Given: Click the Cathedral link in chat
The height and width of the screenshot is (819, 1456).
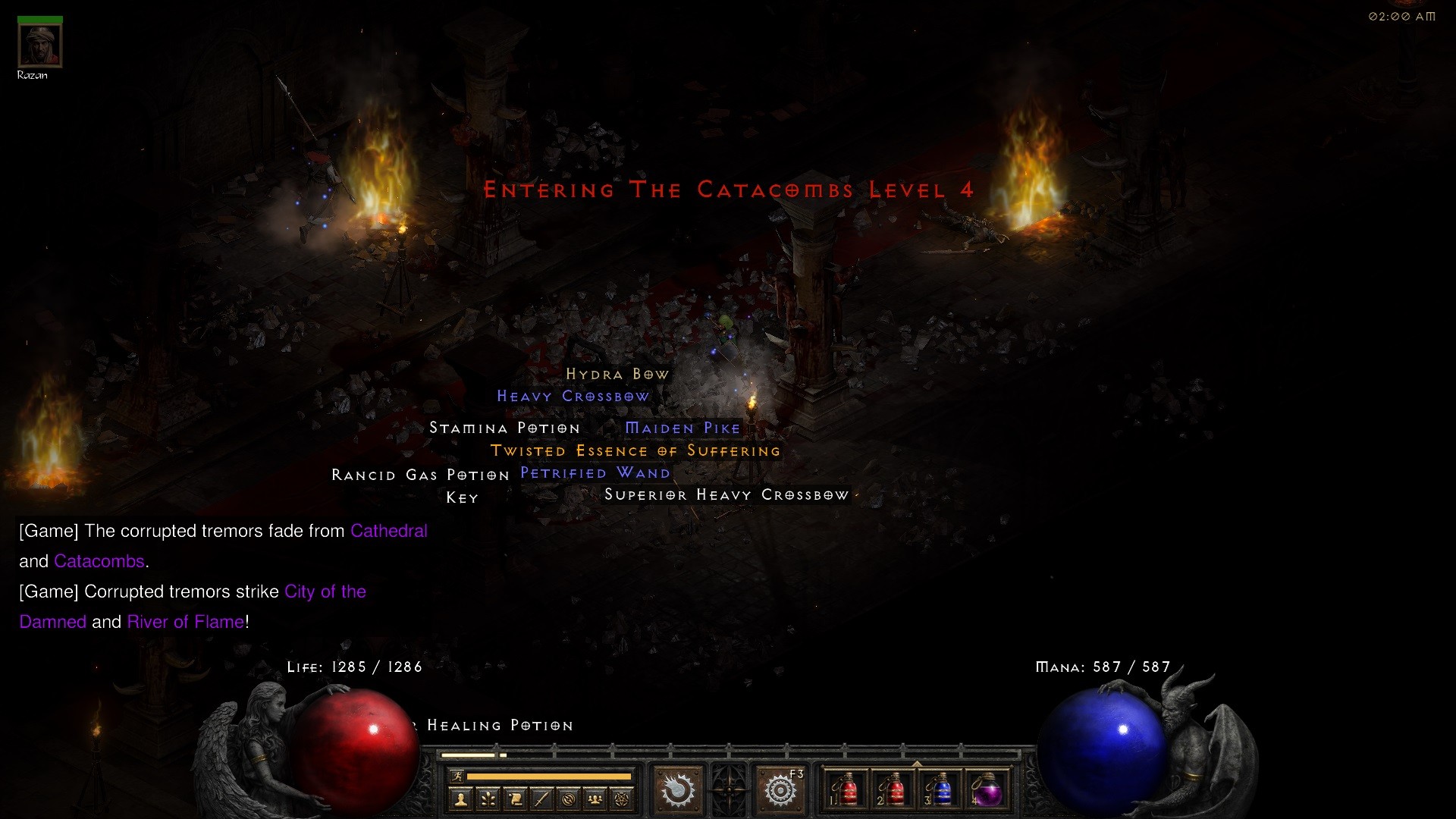Looking at the screenshot, I should pyautogui.click(x=388, y=531).
